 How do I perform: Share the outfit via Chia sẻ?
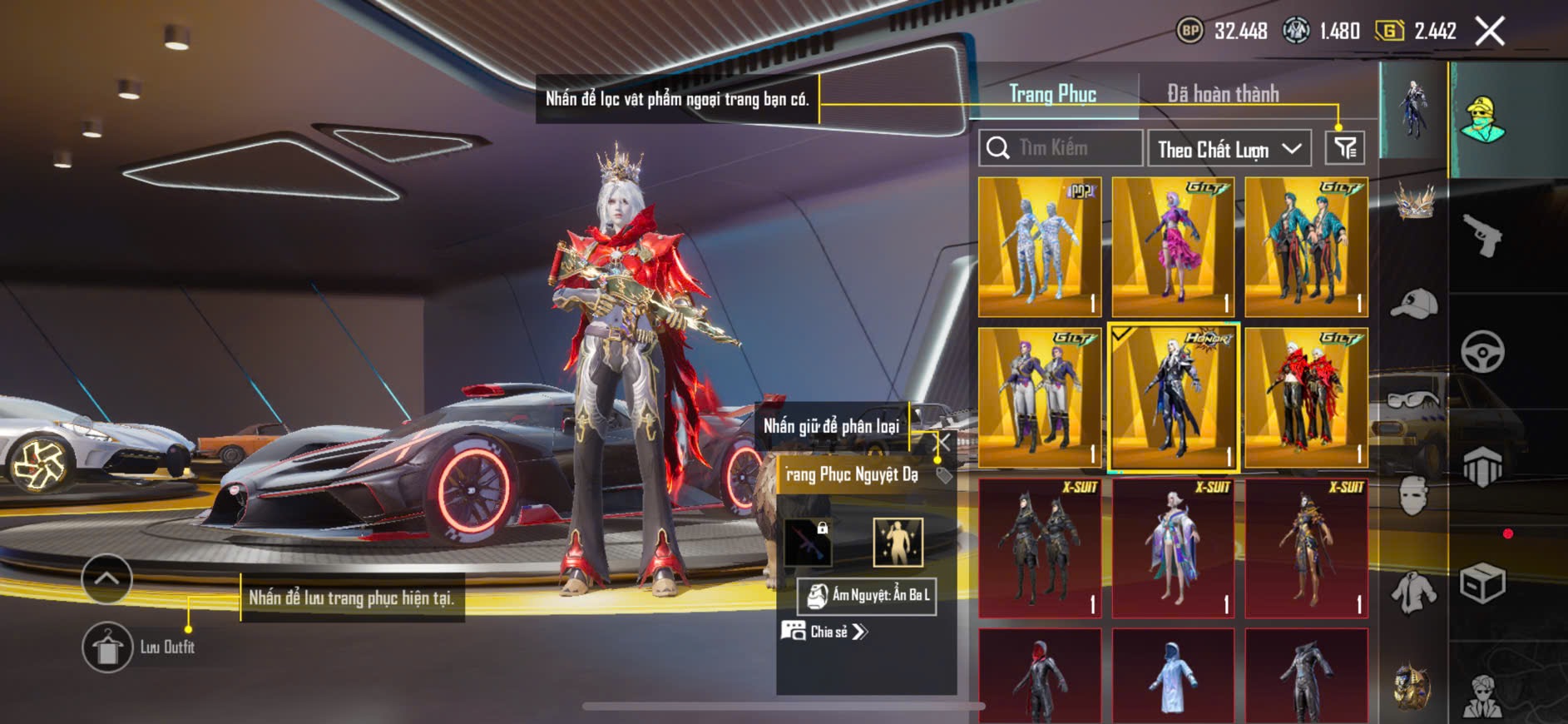(x=824, y=632)
